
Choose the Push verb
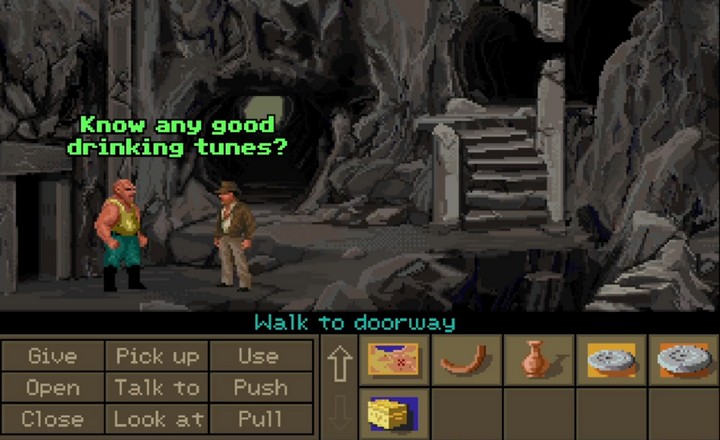point(258,387)
